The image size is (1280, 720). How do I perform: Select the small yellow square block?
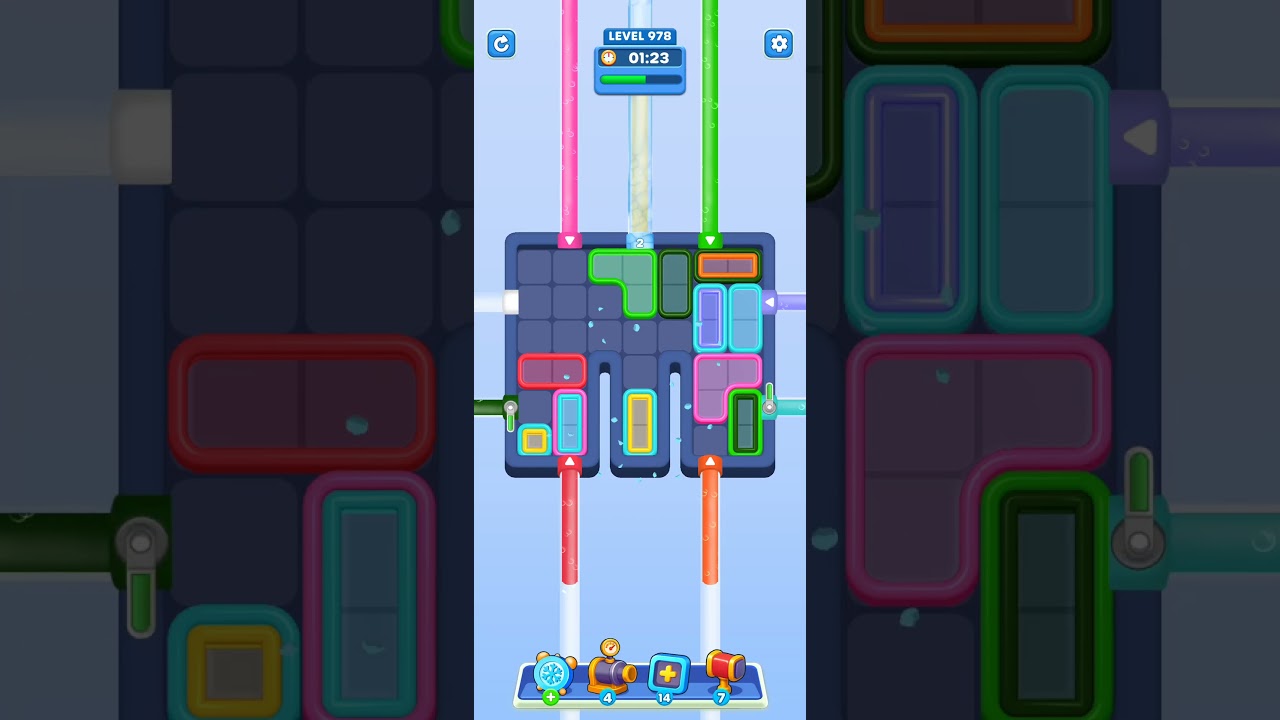[x=532, y=438]
